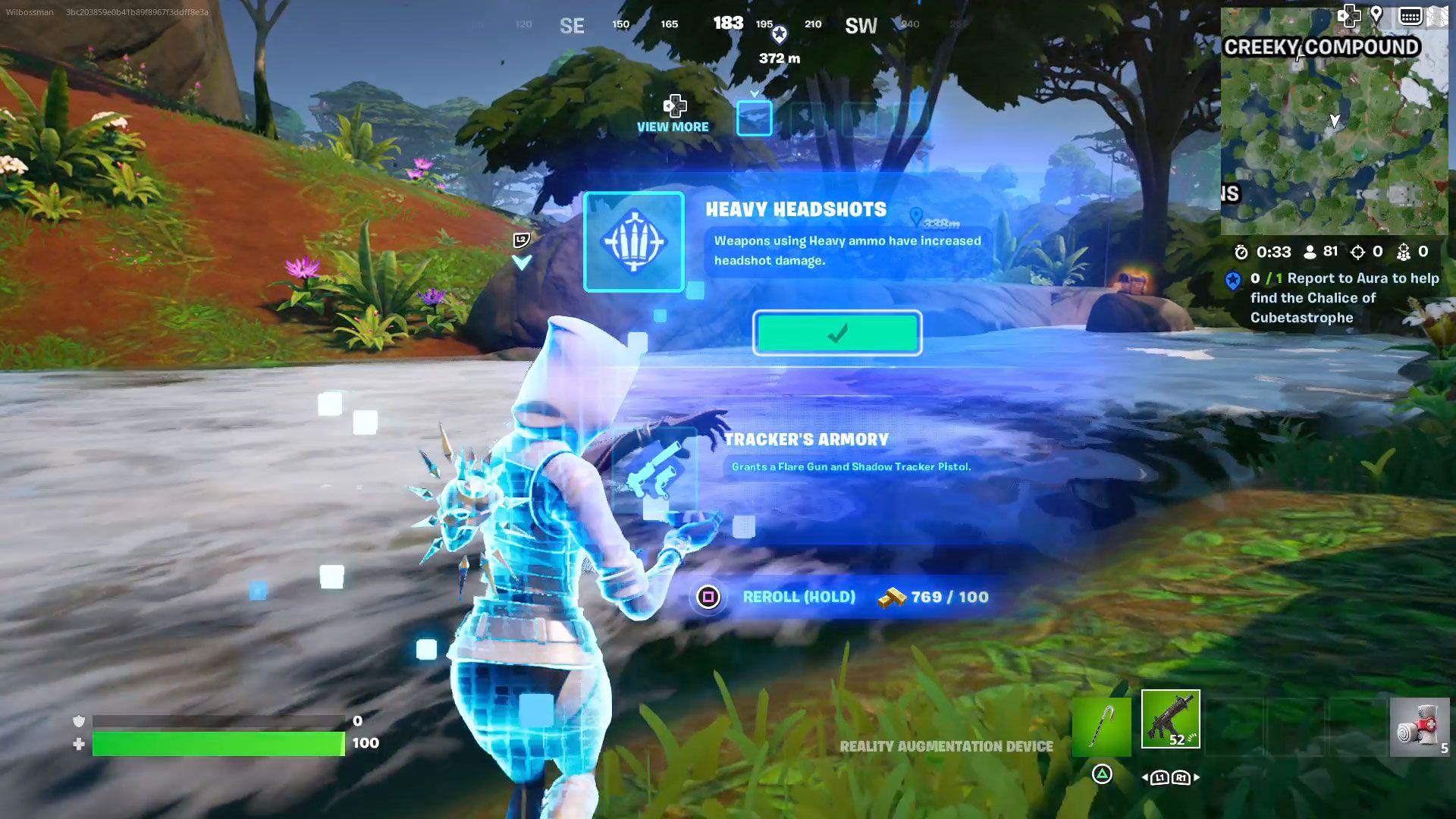
Task: Select the pickaxe in the hotbar
Action: pos(1101,726)
